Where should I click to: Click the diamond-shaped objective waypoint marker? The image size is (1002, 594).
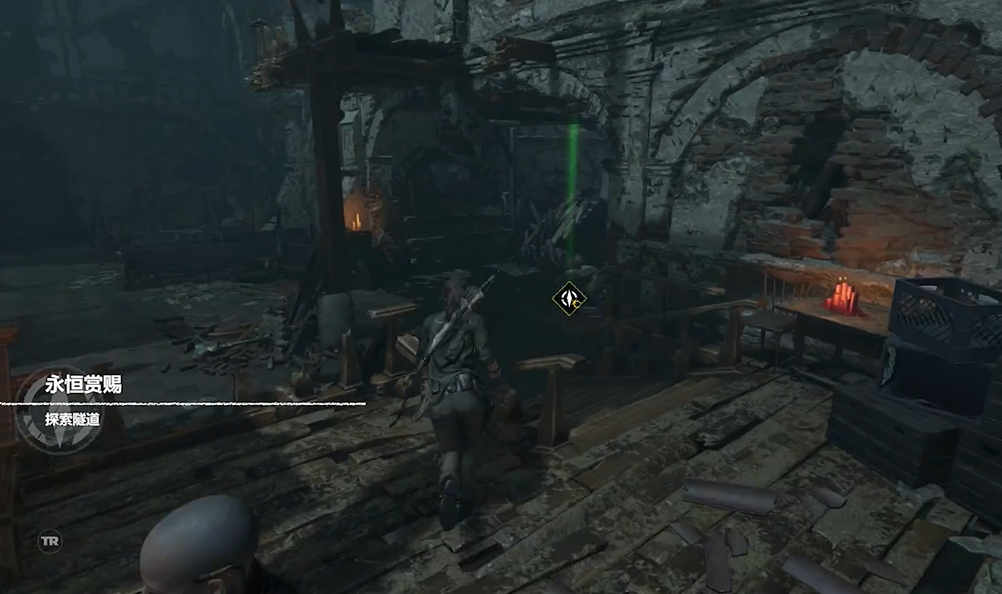click(x=569, y=298)
